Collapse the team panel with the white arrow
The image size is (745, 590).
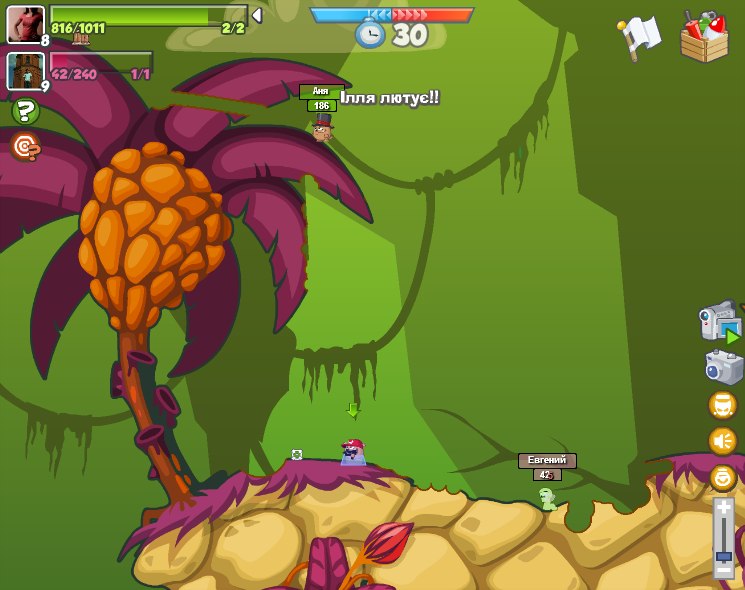click(257, 15)
